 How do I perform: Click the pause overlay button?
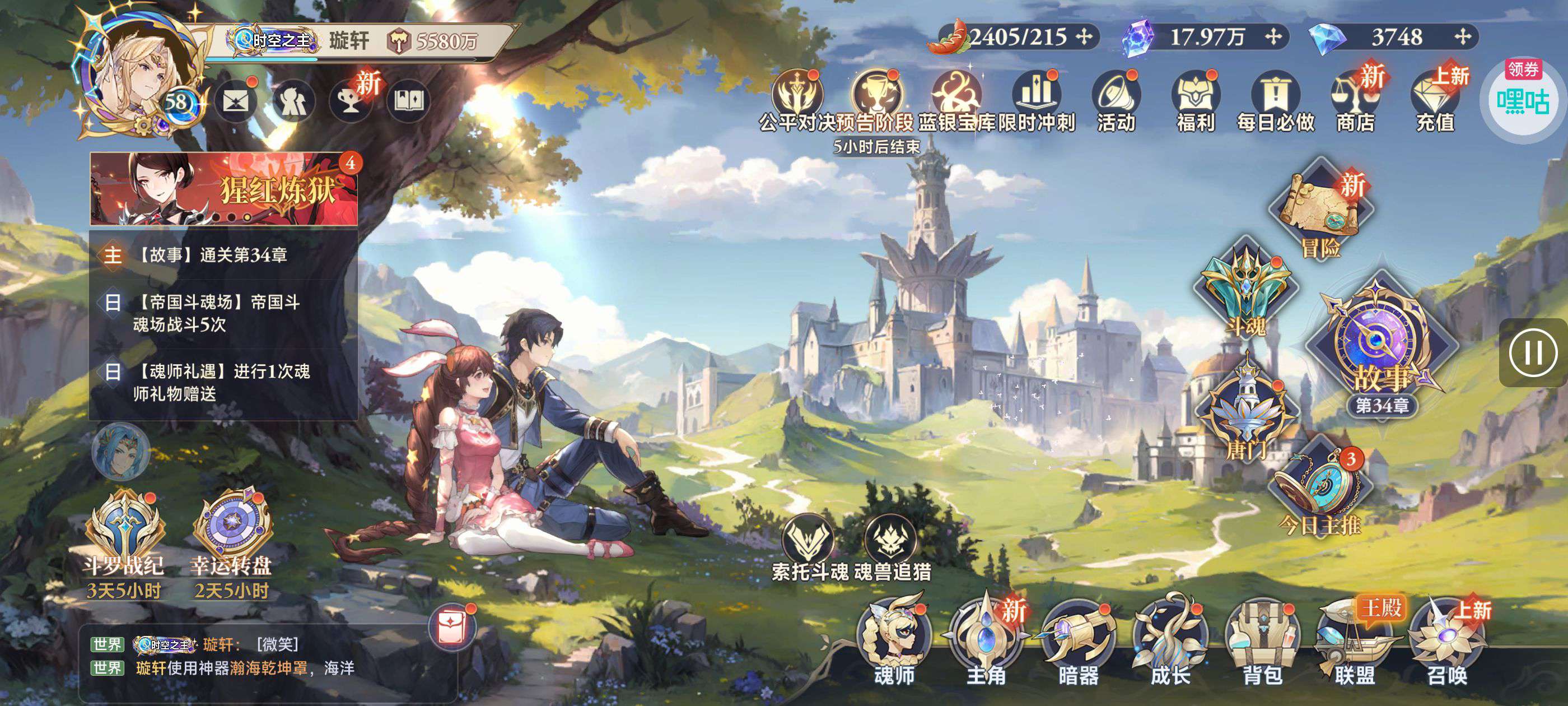point(1533,352)
